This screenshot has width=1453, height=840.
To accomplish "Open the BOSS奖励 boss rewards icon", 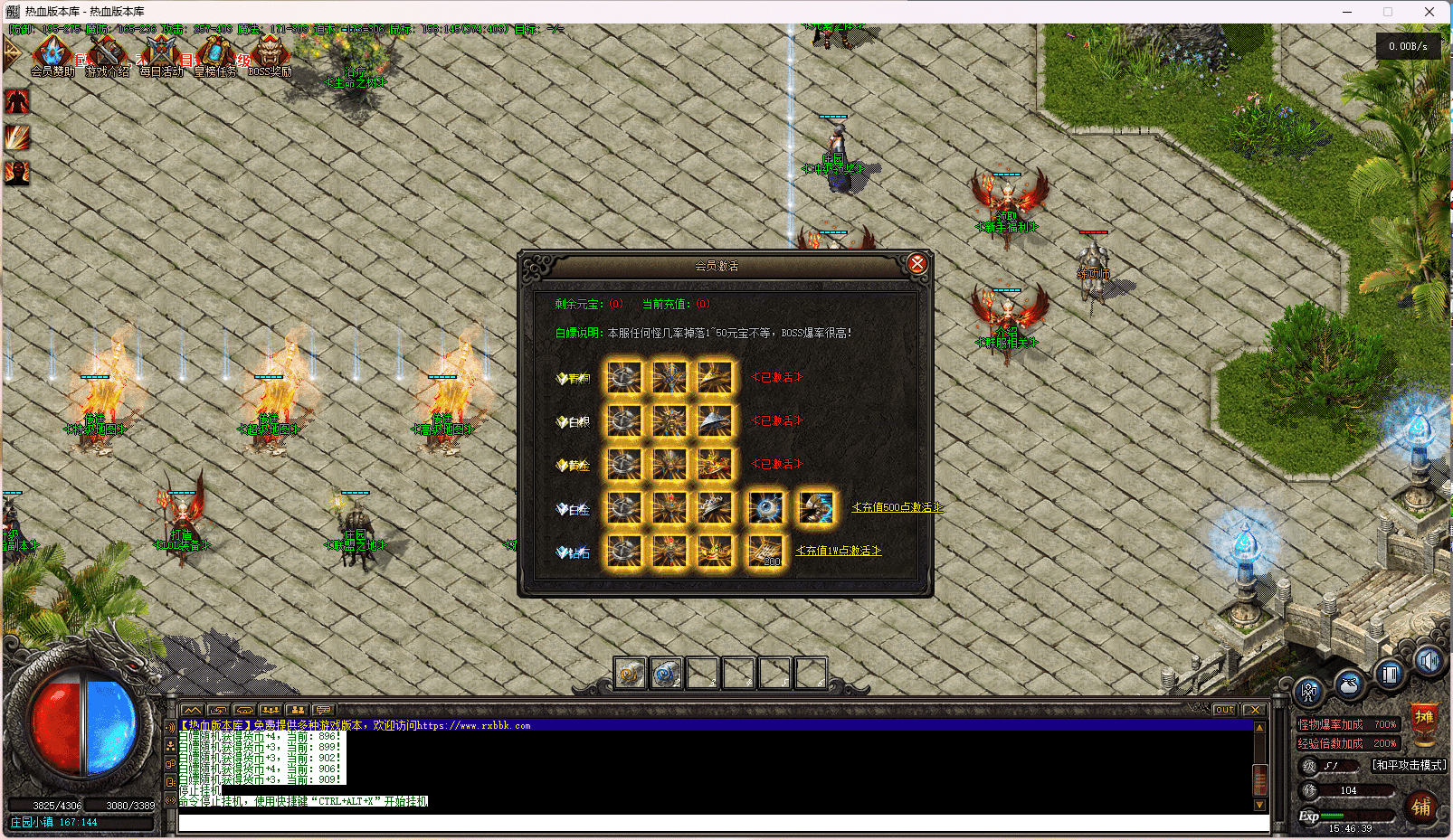I will (270, 55).
